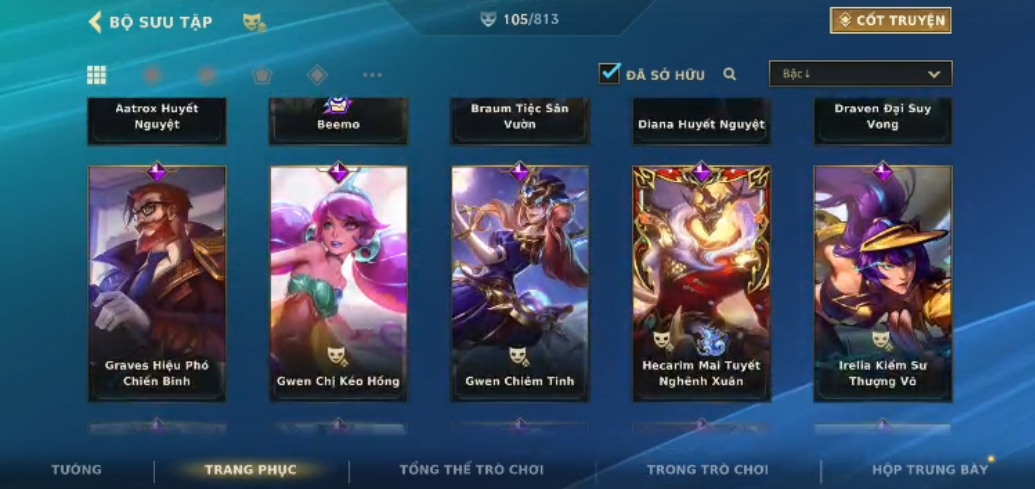Viewport: 1035px width, 489px height.
Task: Pick Diana Huyết Nguyệt skin card
Action: tap(701, 119)
